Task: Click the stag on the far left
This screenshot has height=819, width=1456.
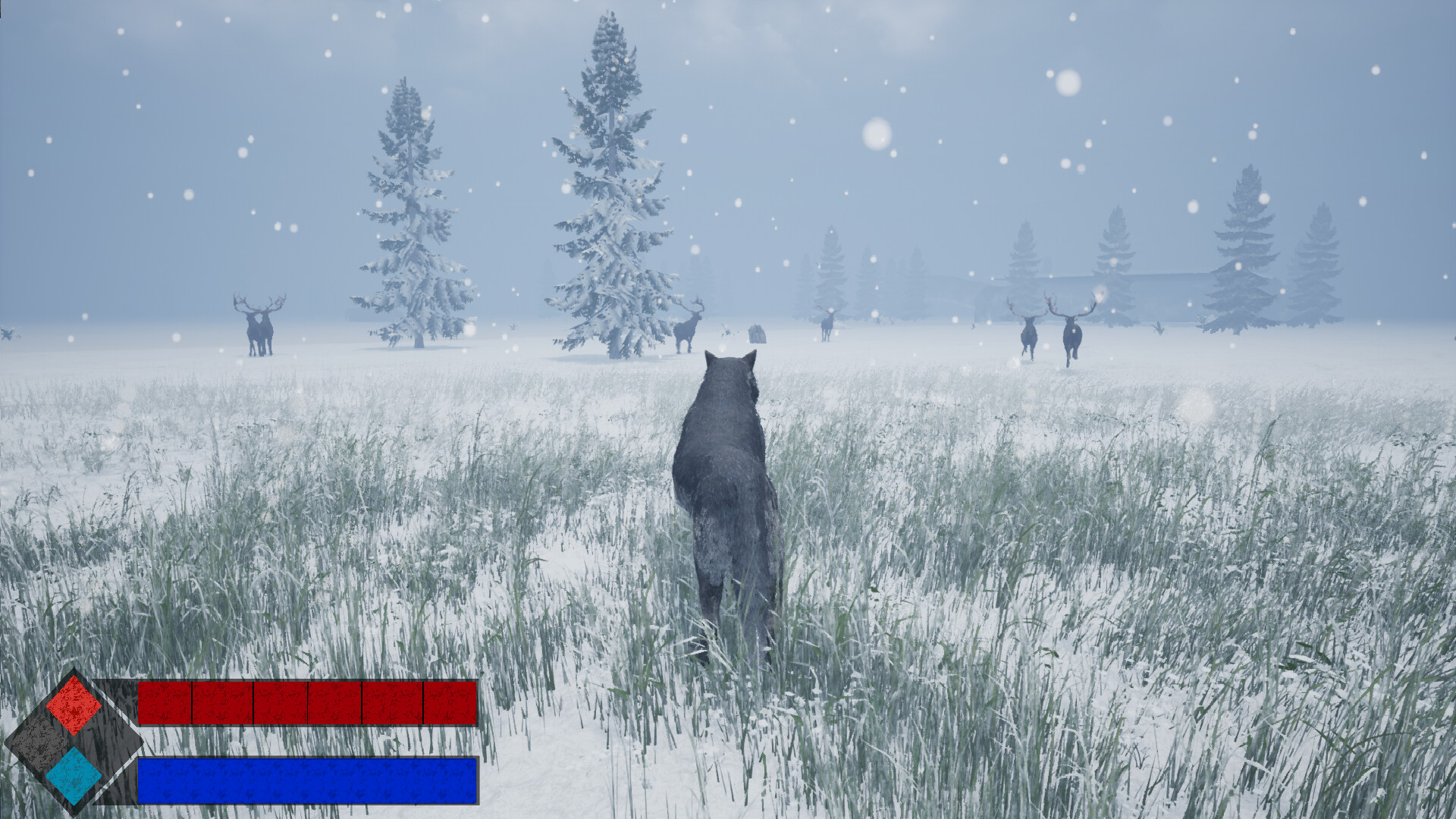Action: [x=258, y=326]
